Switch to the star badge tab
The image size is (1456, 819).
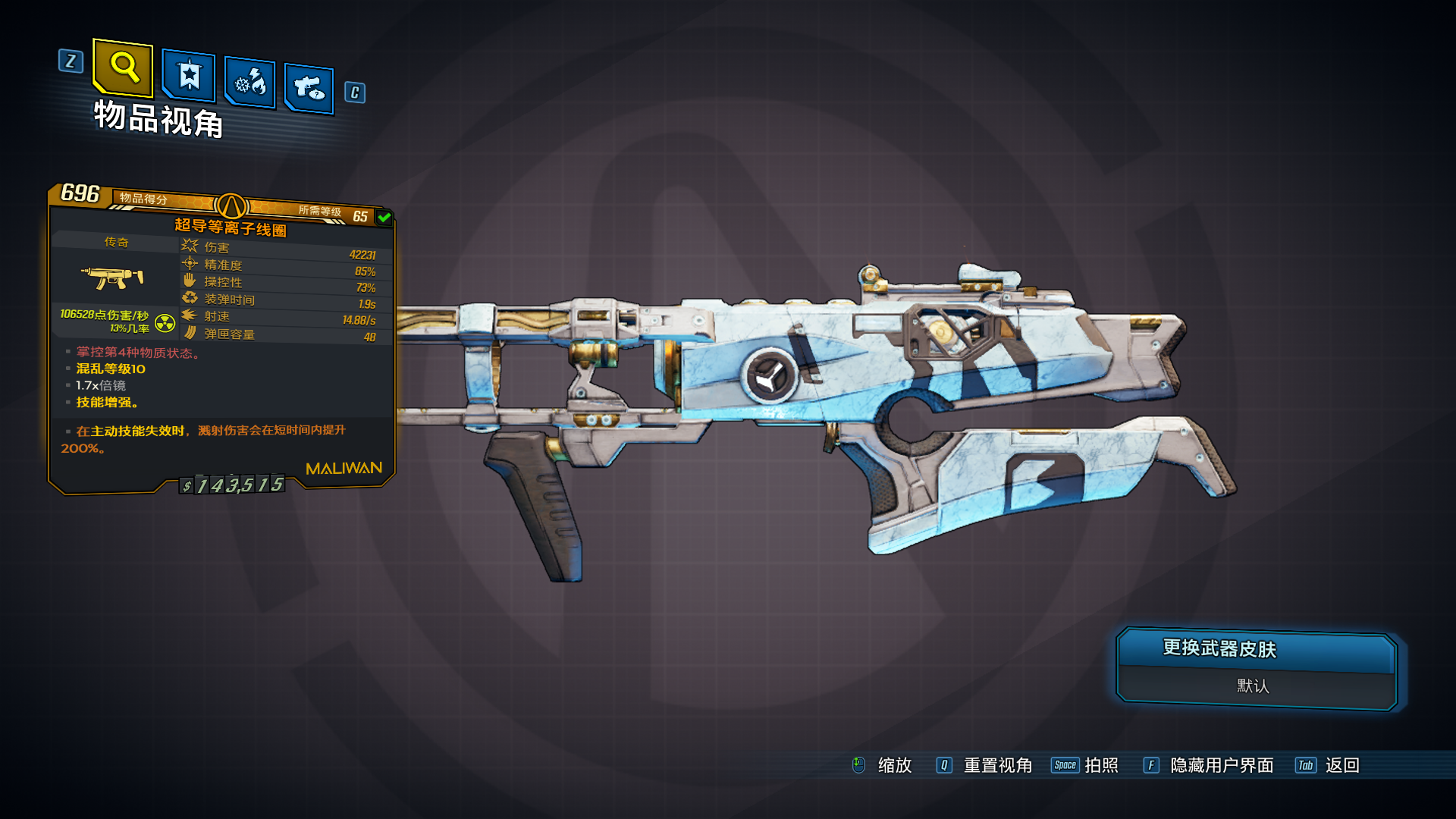click(x=189, y=75)
